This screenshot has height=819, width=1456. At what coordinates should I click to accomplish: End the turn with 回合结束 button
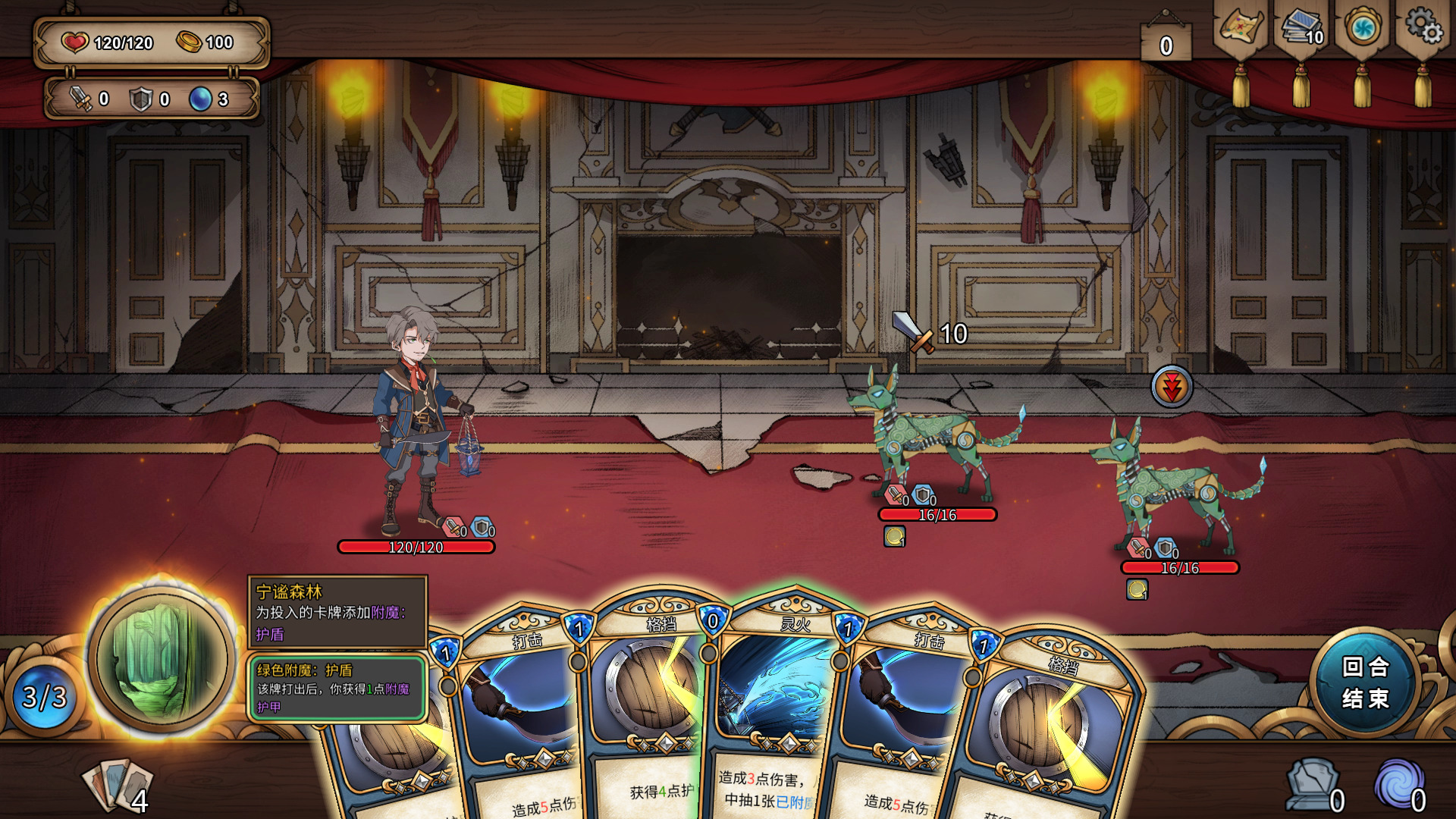1365,682
